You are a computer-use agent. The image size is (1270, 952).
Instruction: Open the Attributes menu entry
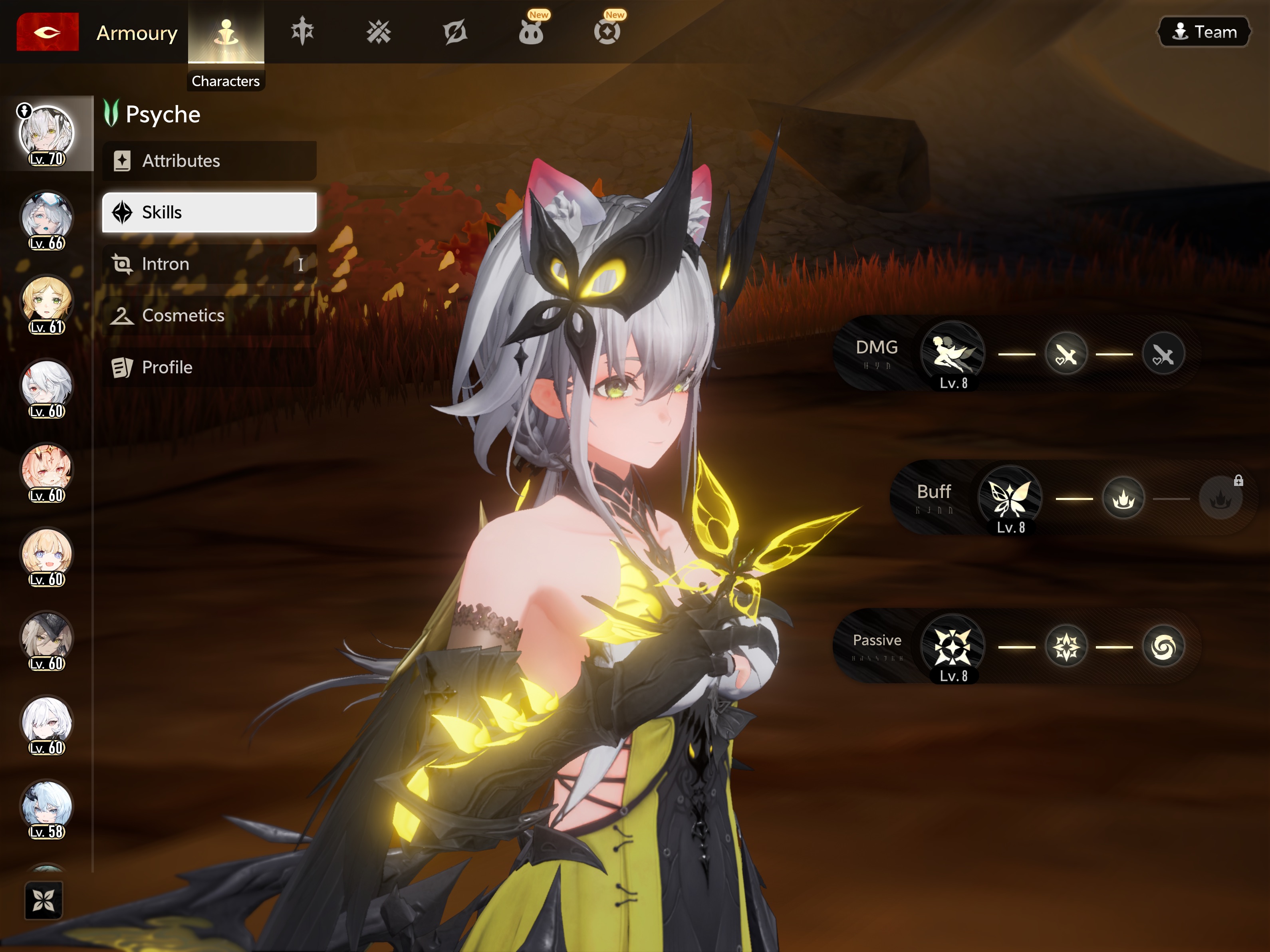point(210,161)
